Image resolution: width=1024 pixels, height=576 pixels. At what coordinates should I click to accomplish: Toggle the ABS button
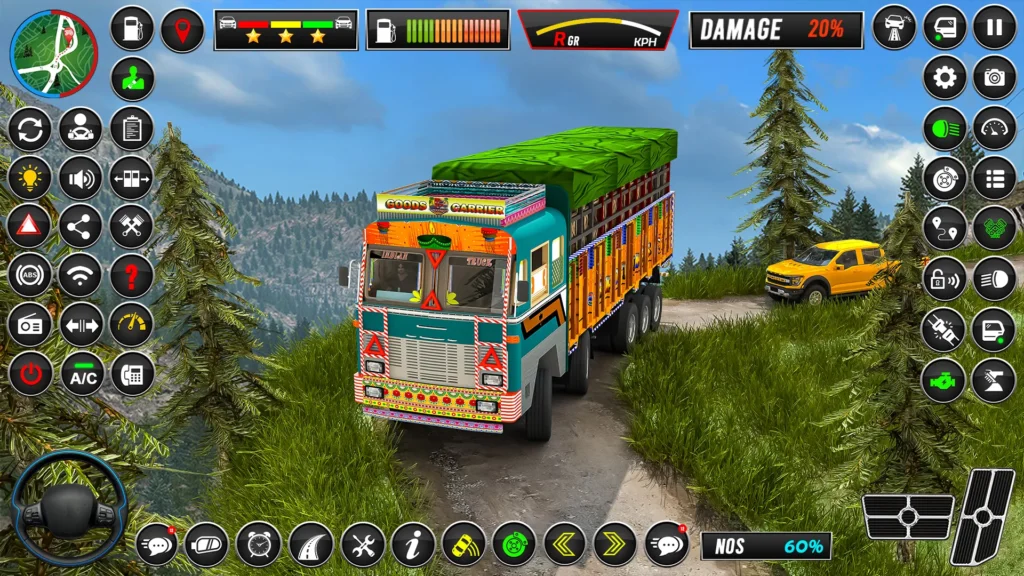[x=30, y=275]
